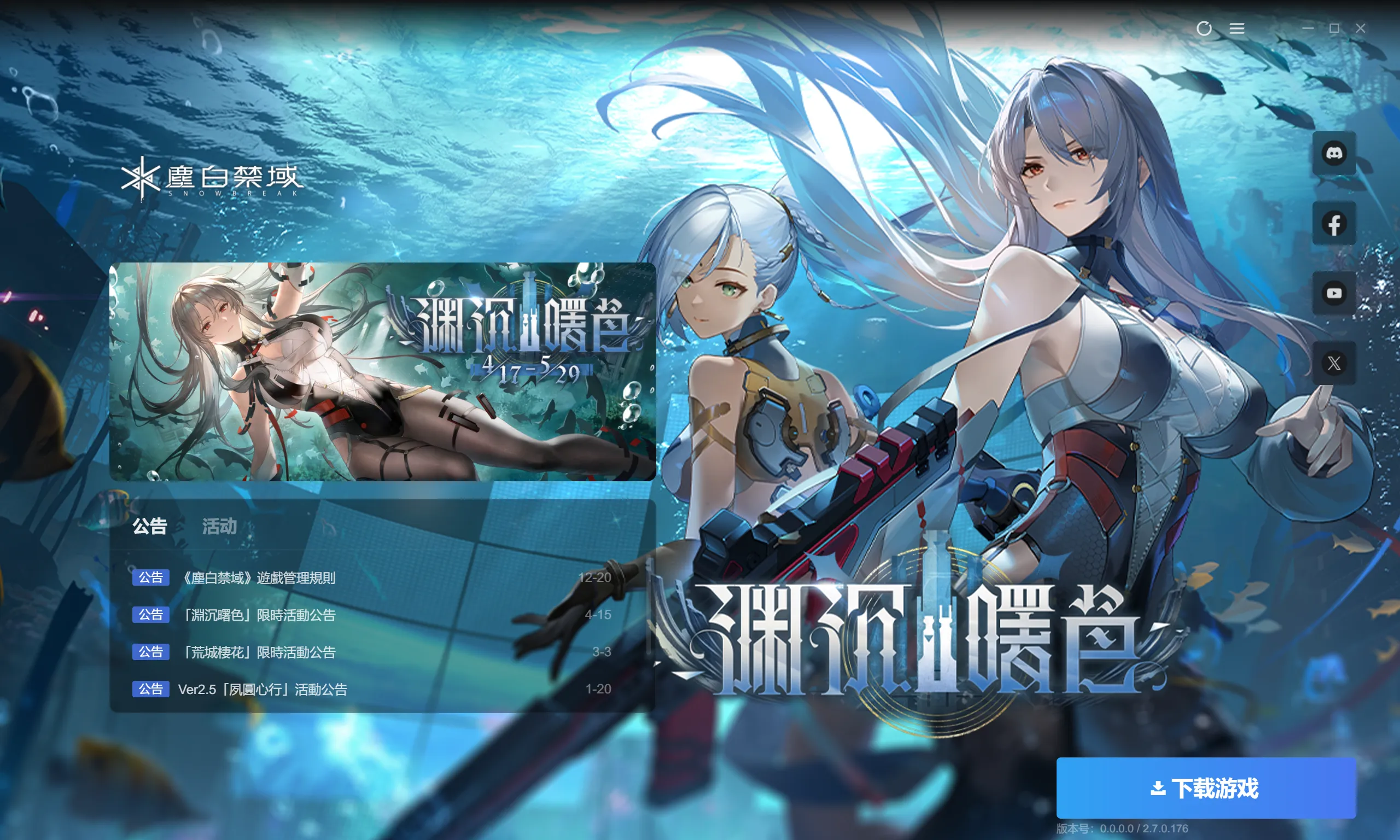This screenshot has height=840, width=1400.
Task: Open the hamburger menu
Action: (x=1236, y=28)
